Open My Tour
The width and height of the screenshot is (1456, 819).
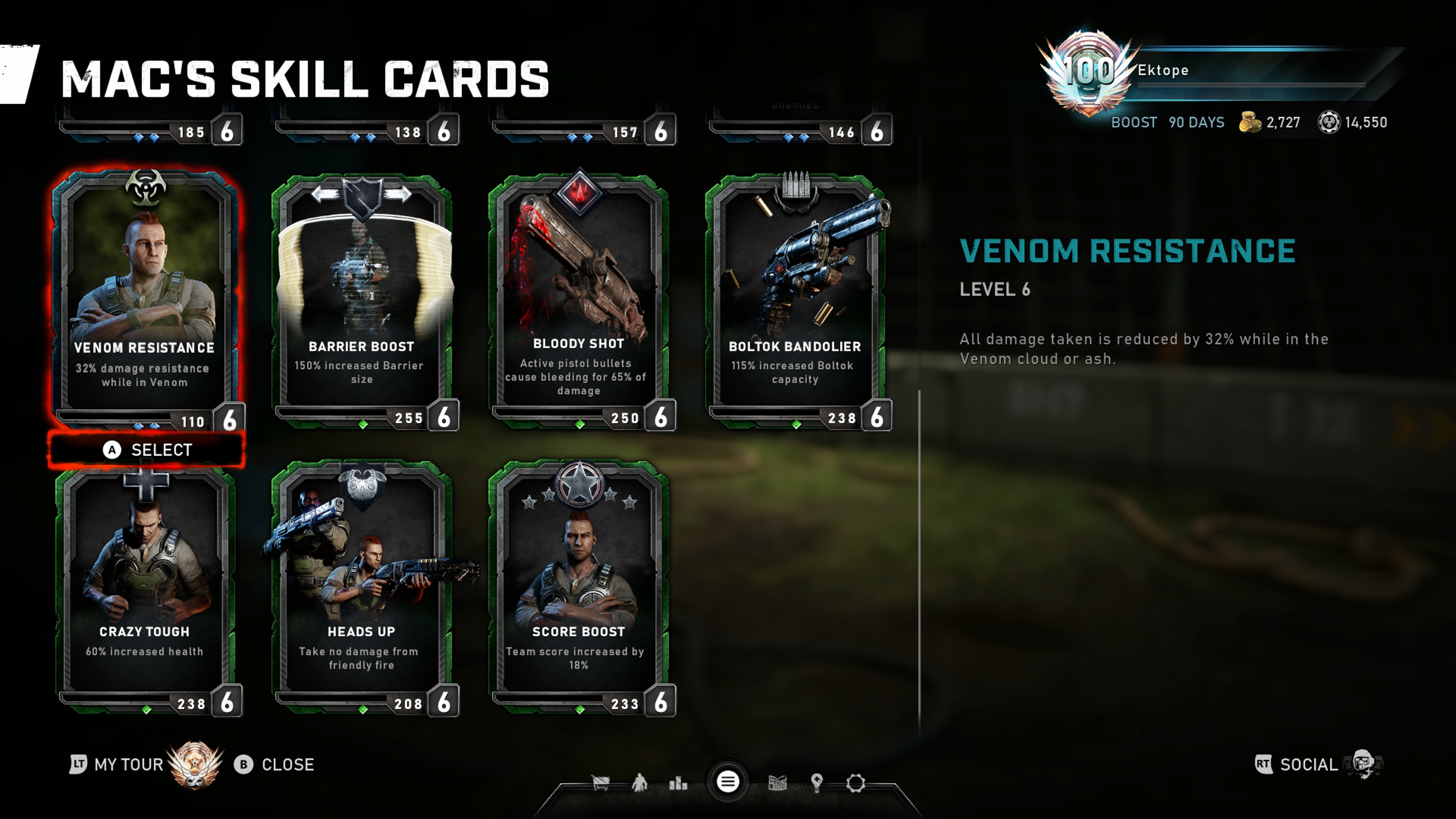point(128,765)
